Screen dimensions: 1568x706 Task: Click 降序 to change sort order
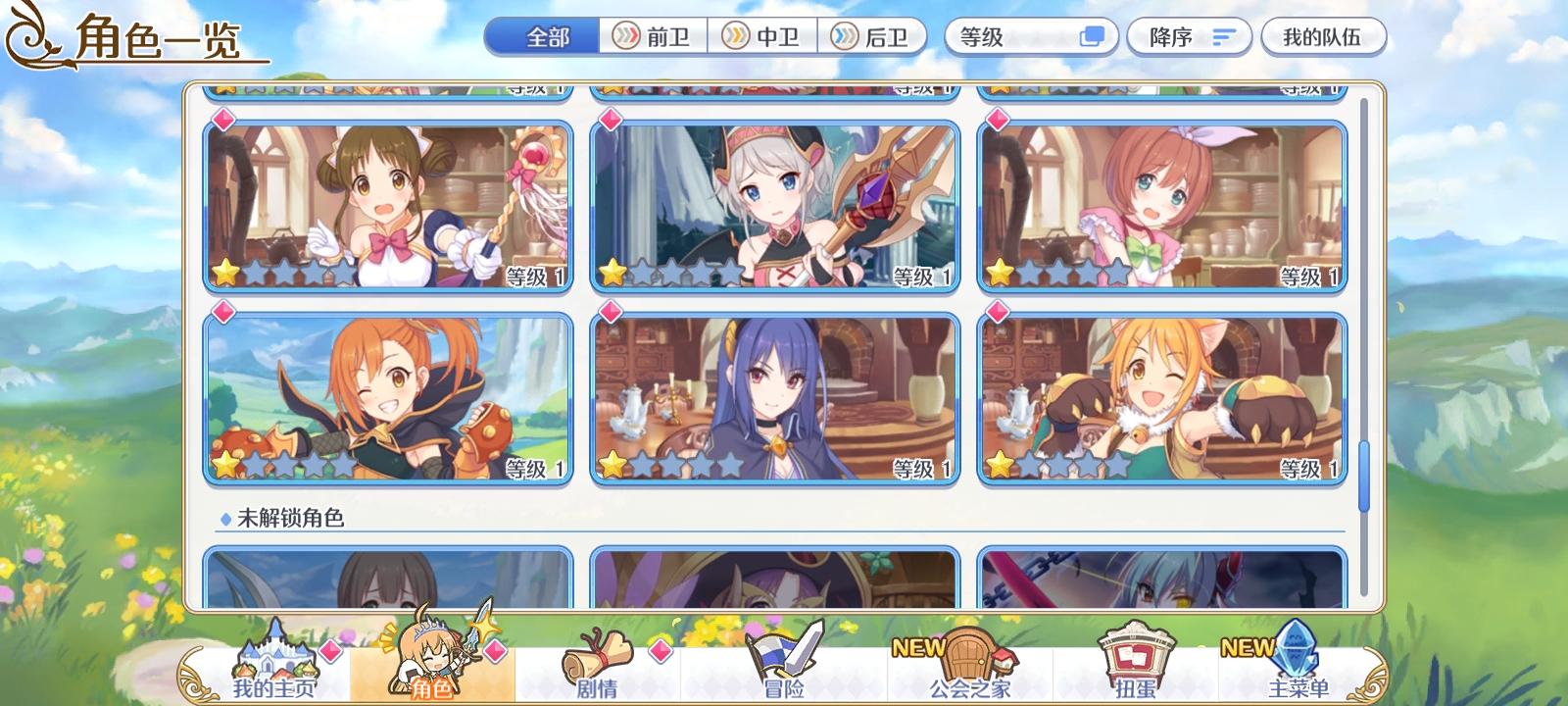point(1189,36)
